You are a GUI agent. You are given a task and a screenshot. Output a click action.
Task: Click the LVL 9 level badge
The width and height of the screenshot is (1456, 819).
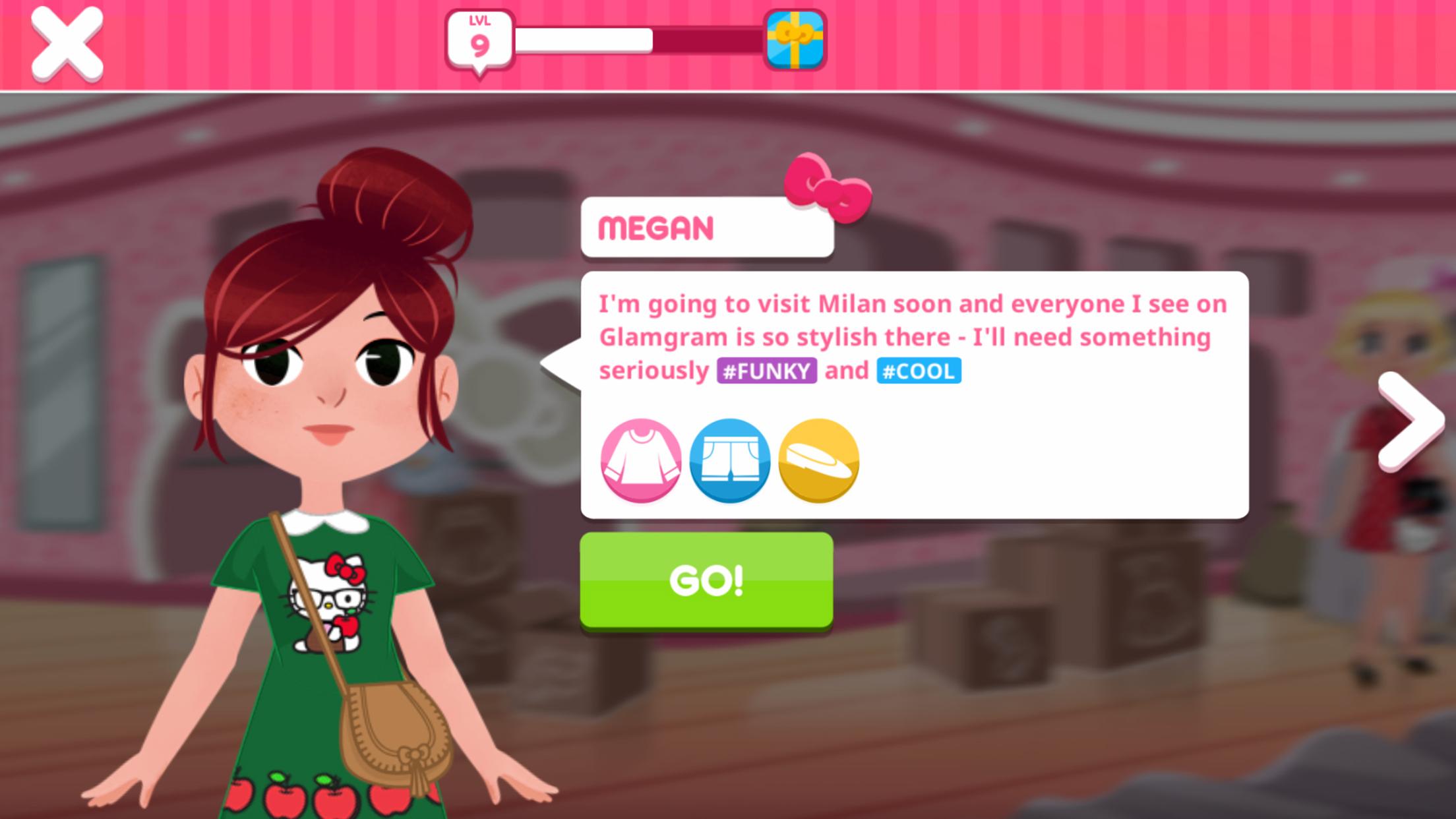[479, 40]
